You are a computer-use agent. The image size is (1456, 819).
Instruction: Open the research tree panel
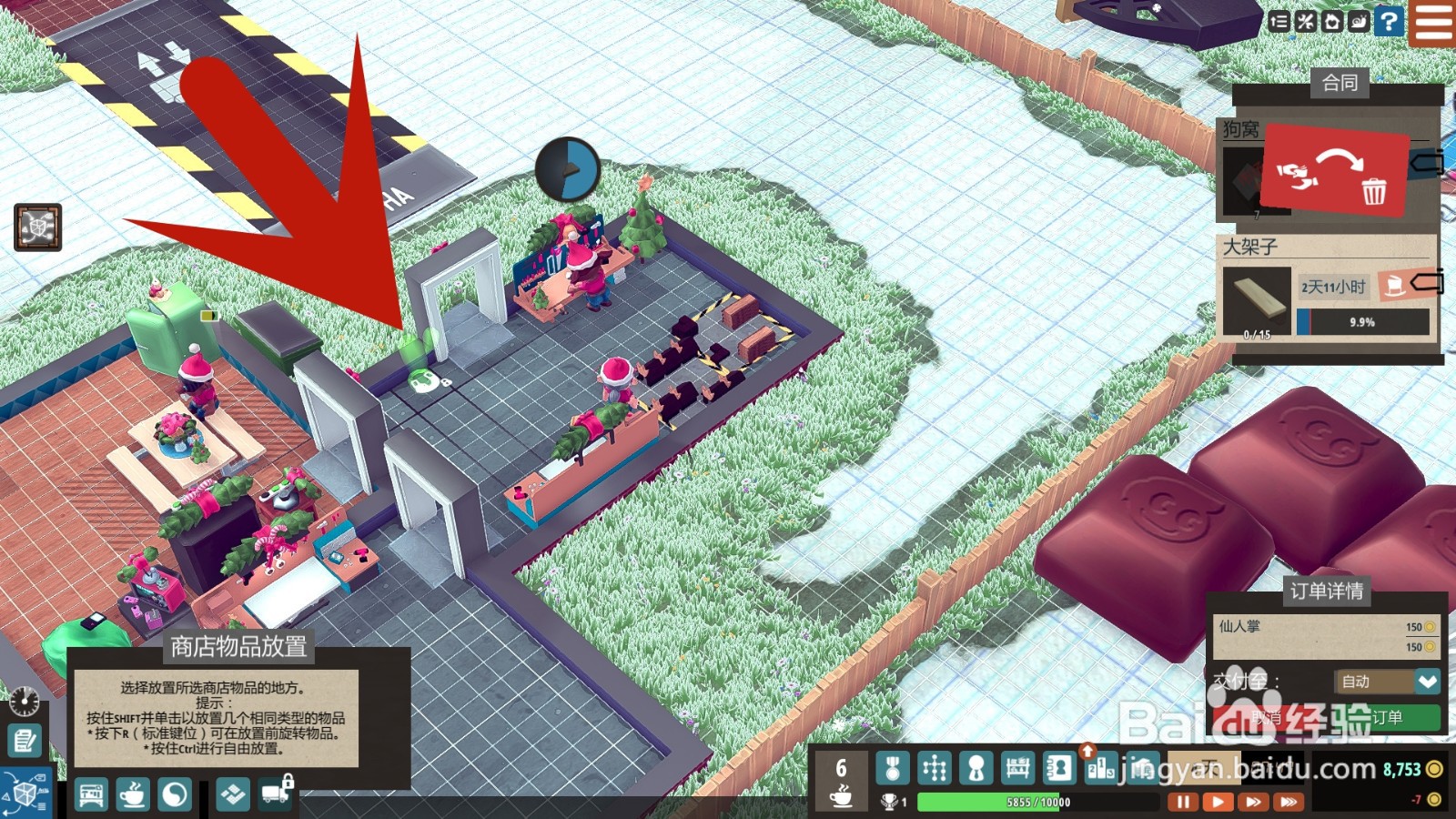(x=934, y=769)
